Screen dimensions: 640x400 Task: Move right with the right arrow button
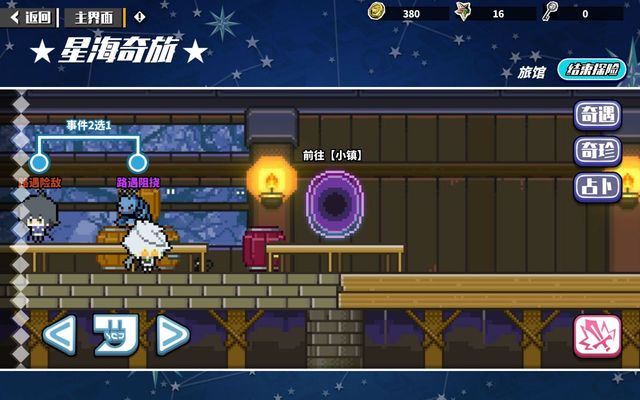tap(171, 335)
